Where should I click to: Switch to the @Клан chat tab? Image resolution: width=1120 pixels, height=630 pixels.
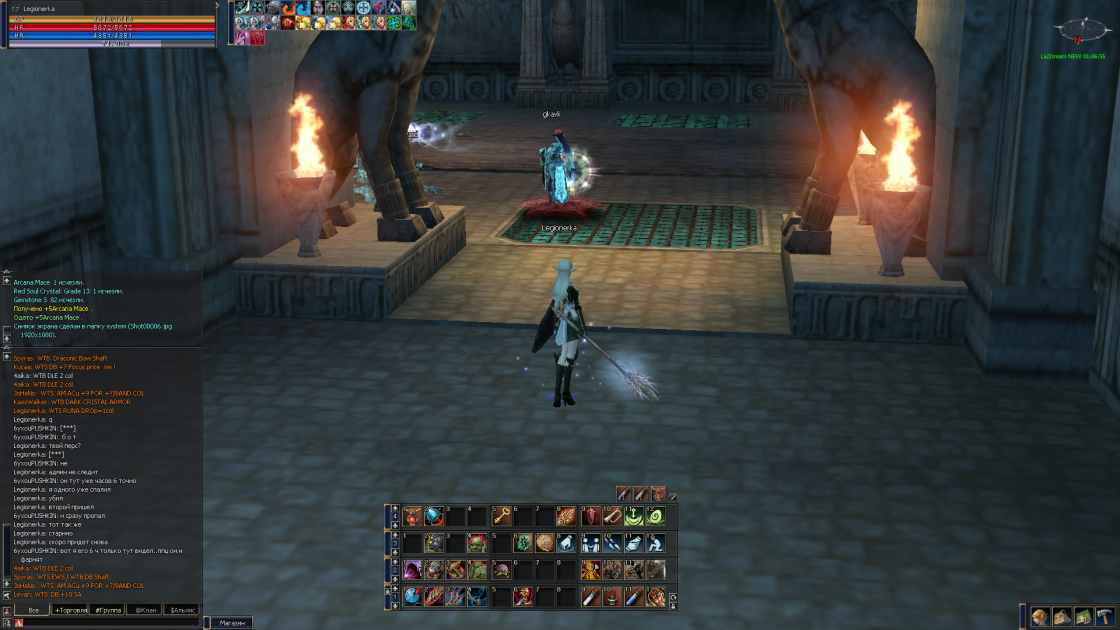tap(145, 609)
